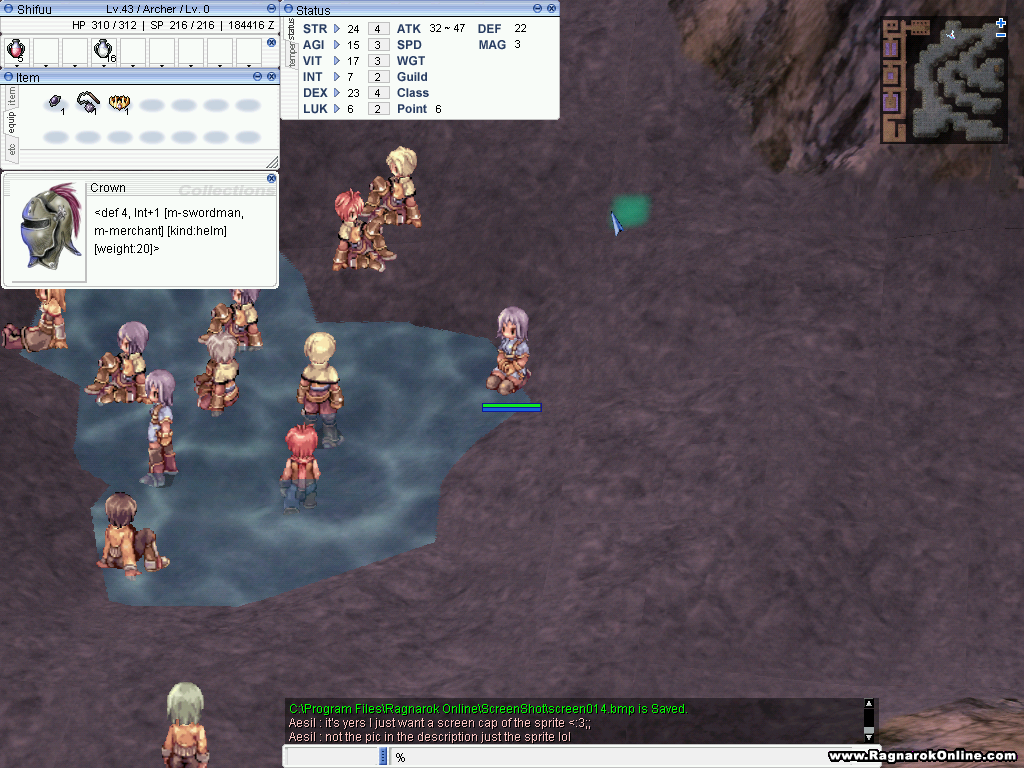Close the Status window

551,9
